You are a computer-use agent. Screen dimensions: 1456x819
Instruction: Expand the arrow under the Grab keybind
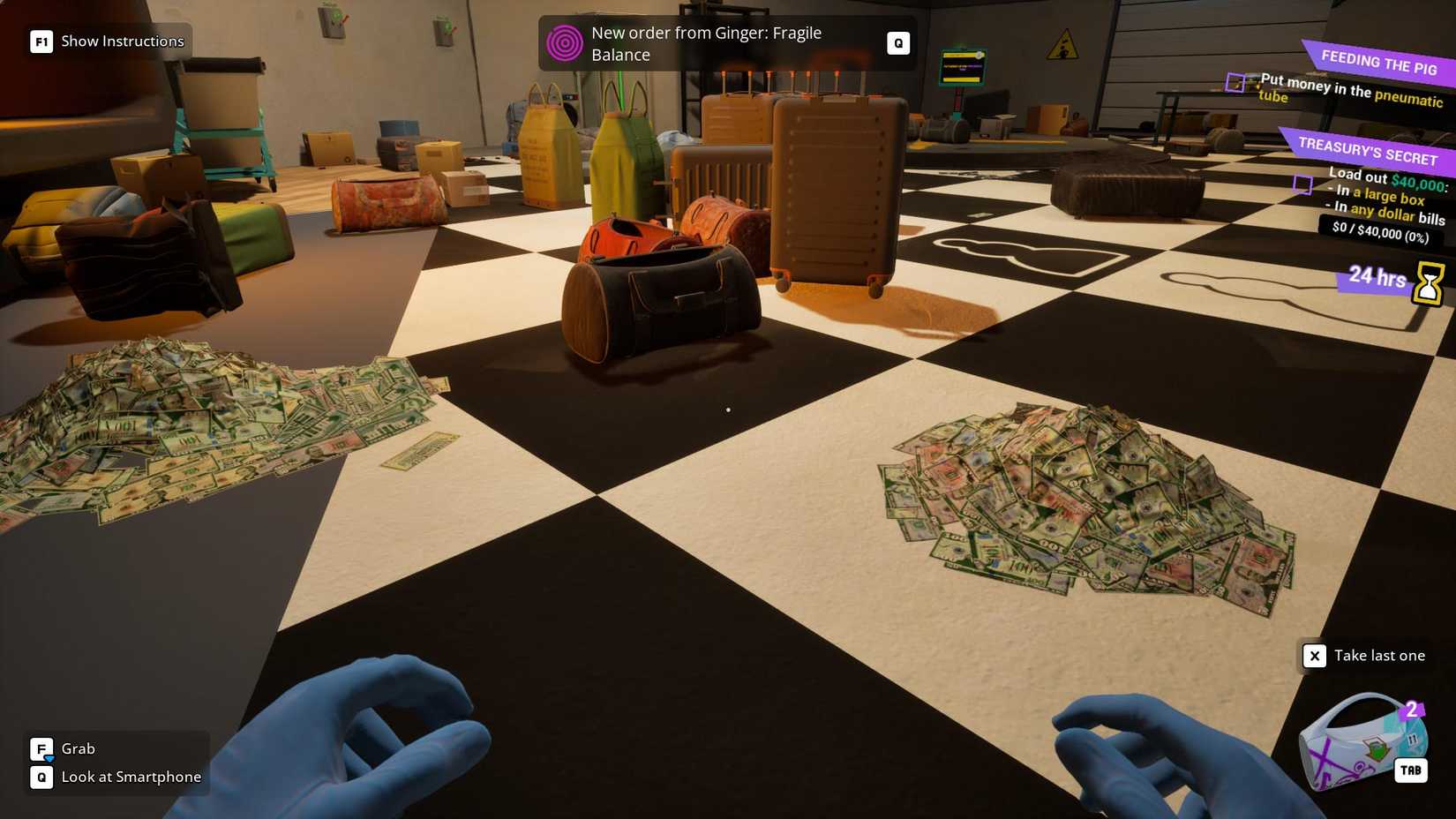[x=49, y=761]
